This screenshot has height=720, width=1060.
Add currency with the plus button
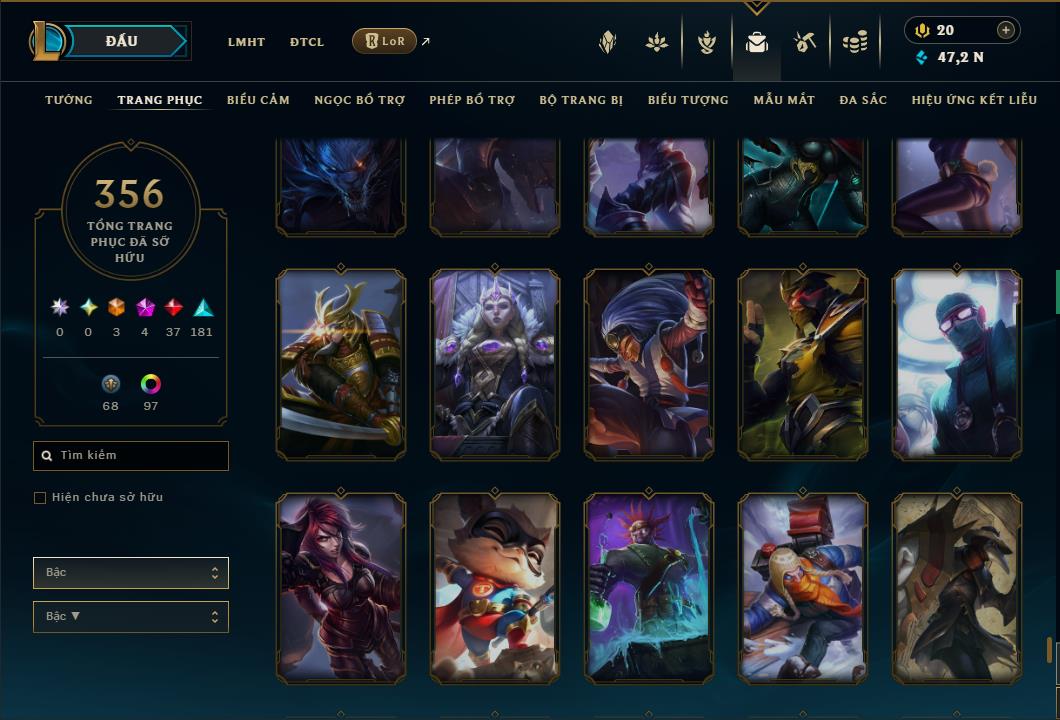[x=1006, y=30]
